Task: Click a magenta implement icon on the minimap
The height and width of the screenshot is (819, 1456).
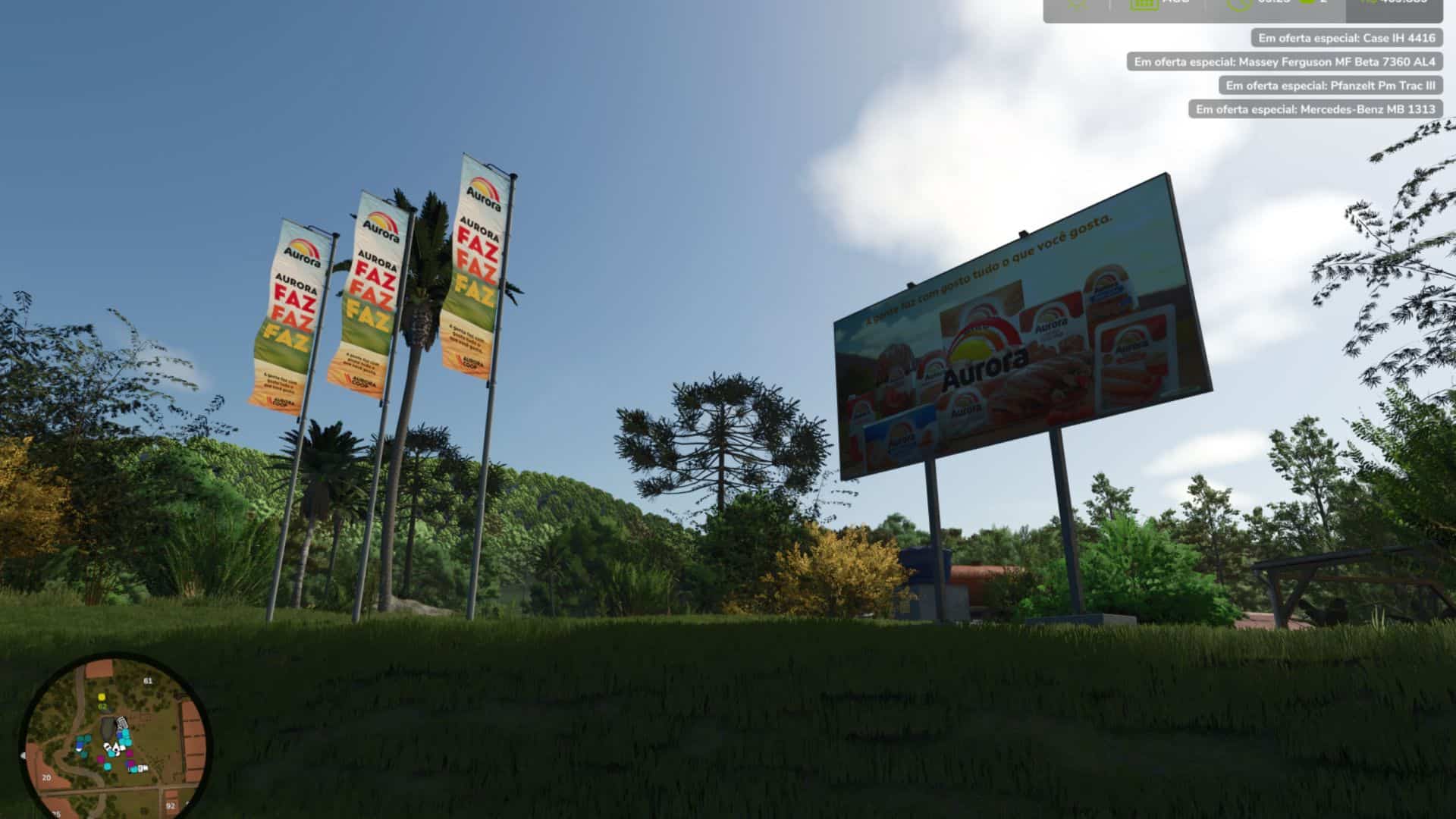Action: (130, 752)
